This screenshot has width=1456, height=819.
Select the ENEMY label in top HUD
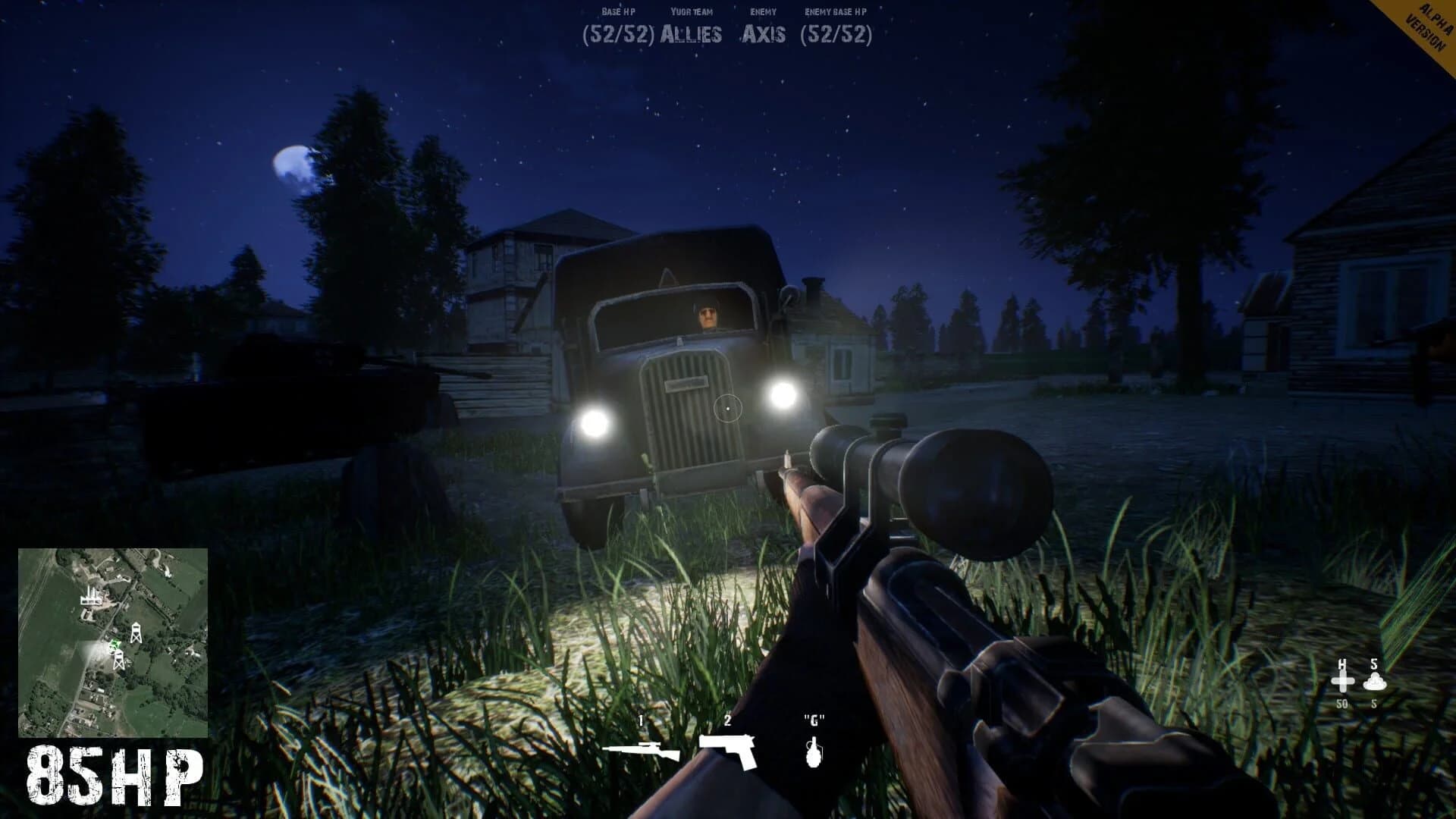763,11
